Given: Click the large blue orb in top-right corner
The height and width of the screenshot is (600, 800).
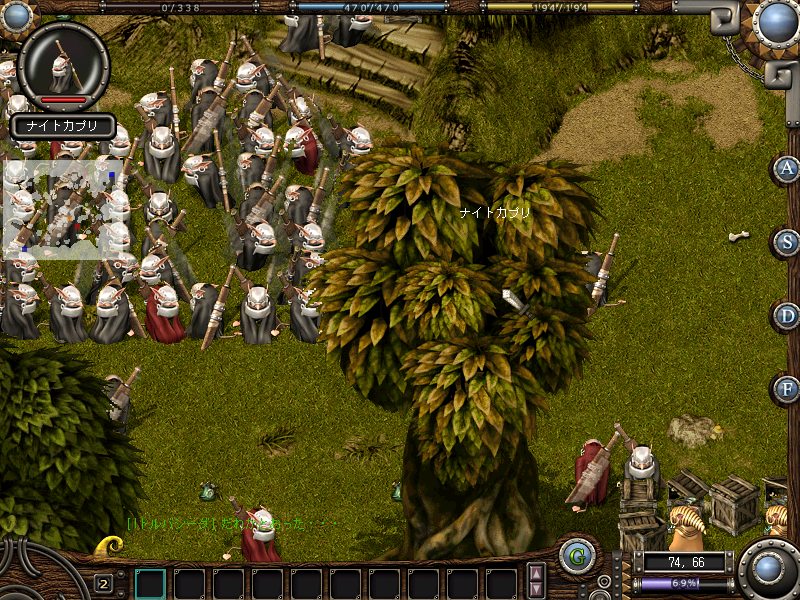Looking at the screenshot, I should [x=775, y=23].
